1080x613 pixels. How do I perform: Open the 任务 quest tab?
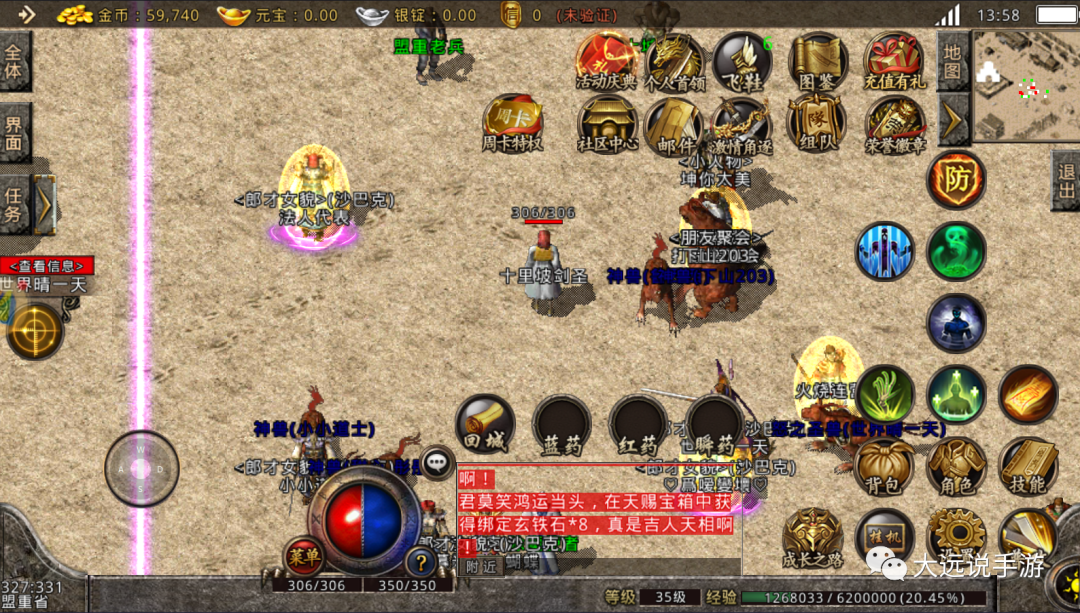tap(14, 203)
